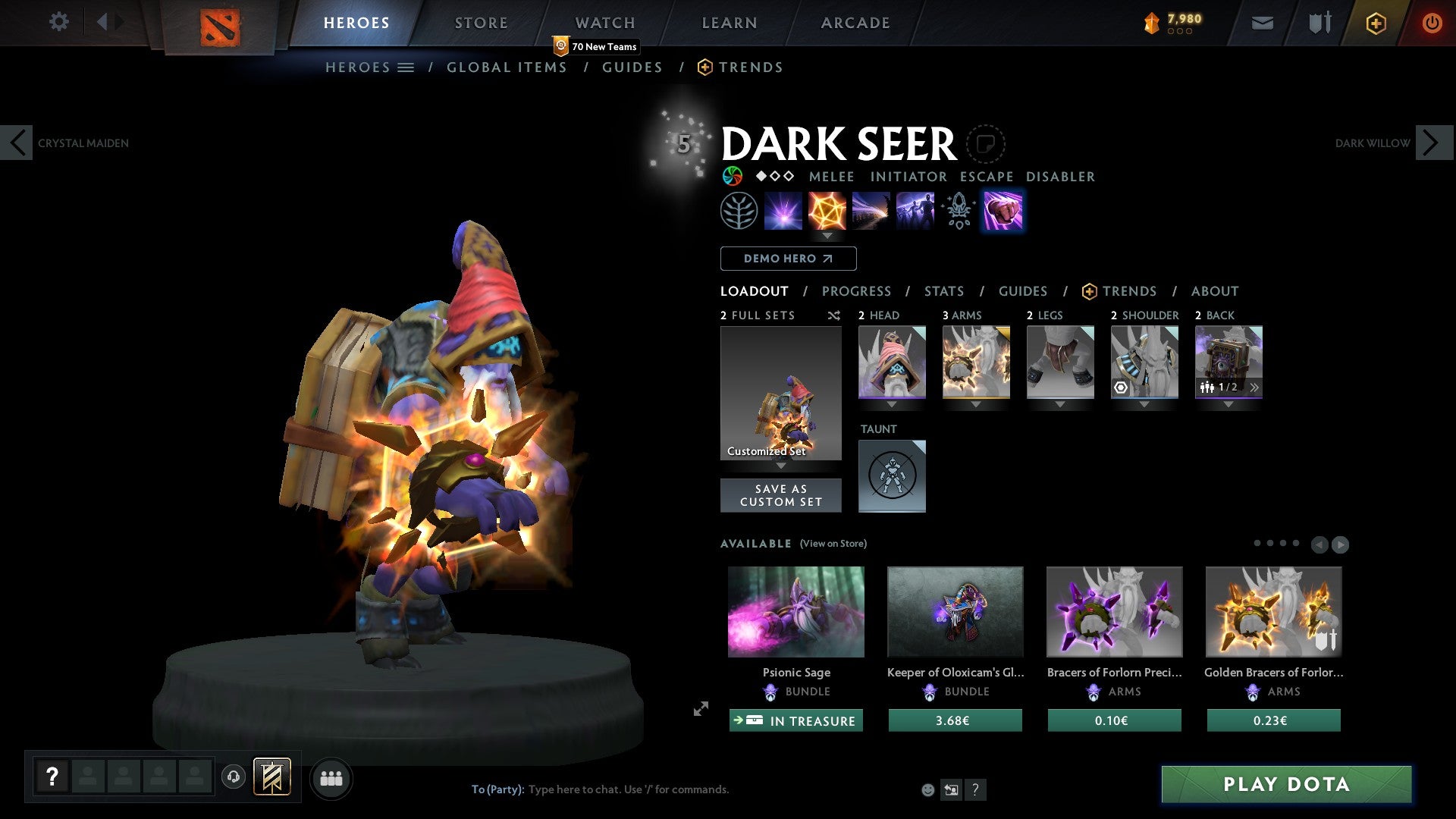Open the Heroes hamburger menu
The height and width of the screenshot is (819, 1456).
click(407, 67)
